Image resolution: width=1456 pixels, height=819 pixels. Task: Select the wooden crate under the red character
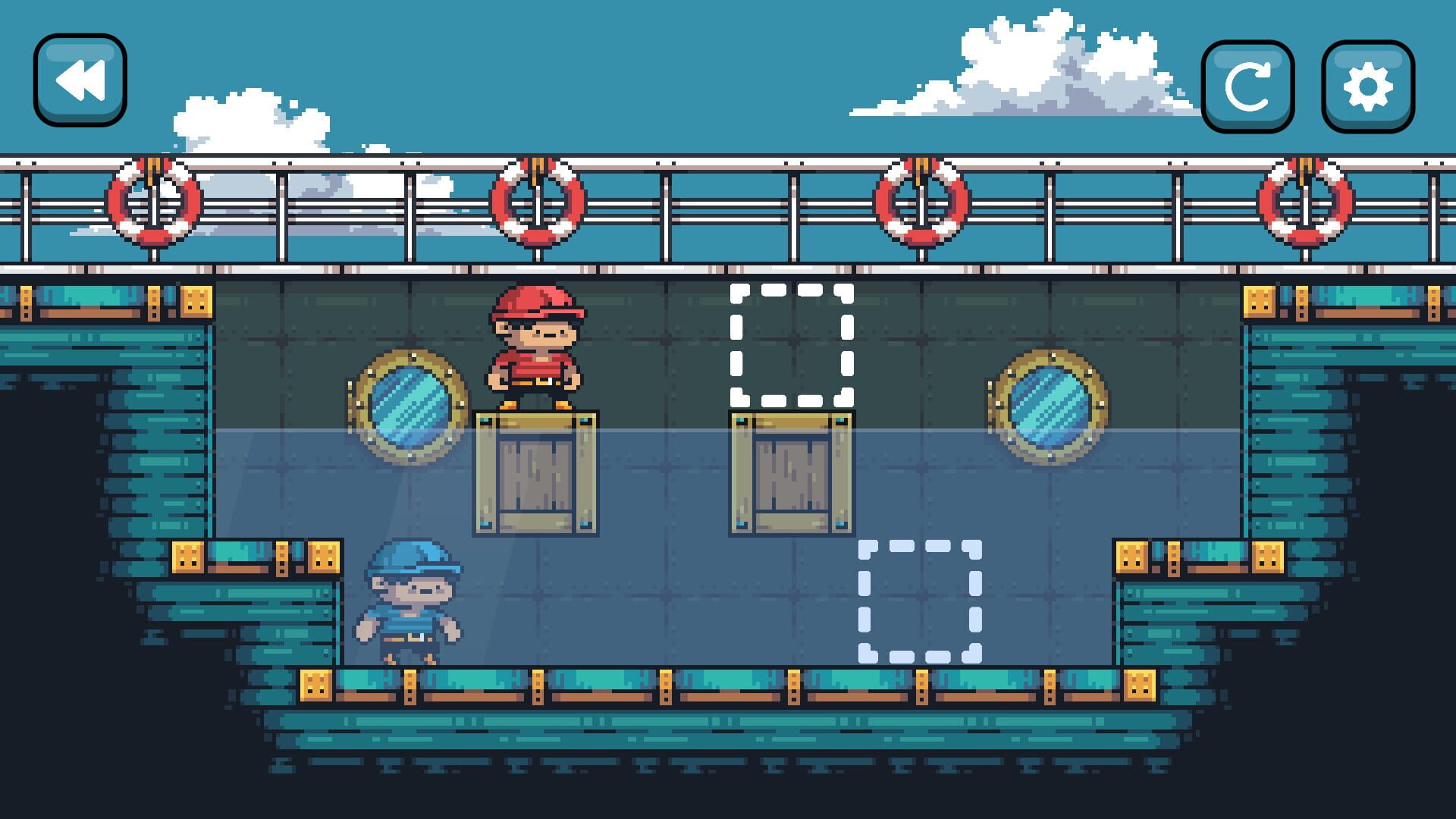[535, 470]
